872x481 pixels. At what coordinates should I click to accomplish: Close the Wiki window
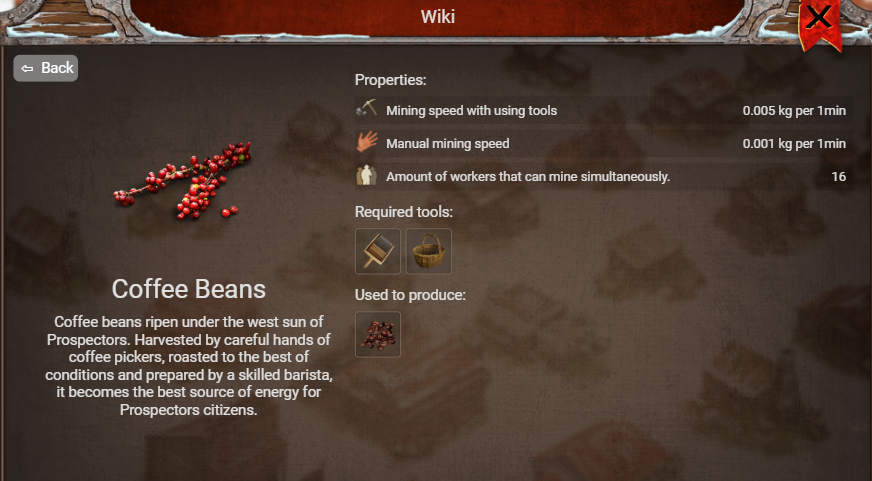click(819, 18)
